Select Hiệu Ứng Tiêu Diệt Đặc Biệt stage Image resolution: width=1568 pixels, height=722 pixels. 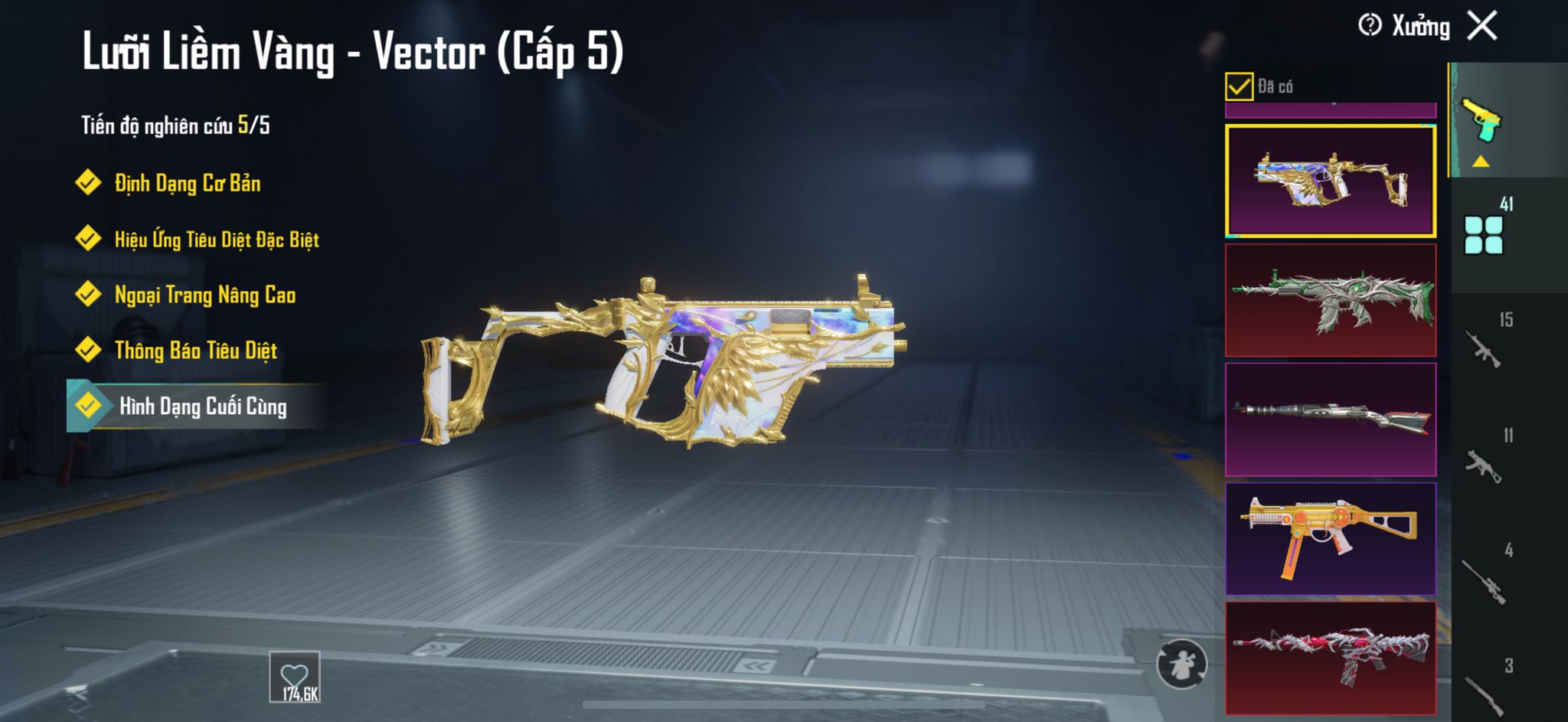click(x=216, y=240)
